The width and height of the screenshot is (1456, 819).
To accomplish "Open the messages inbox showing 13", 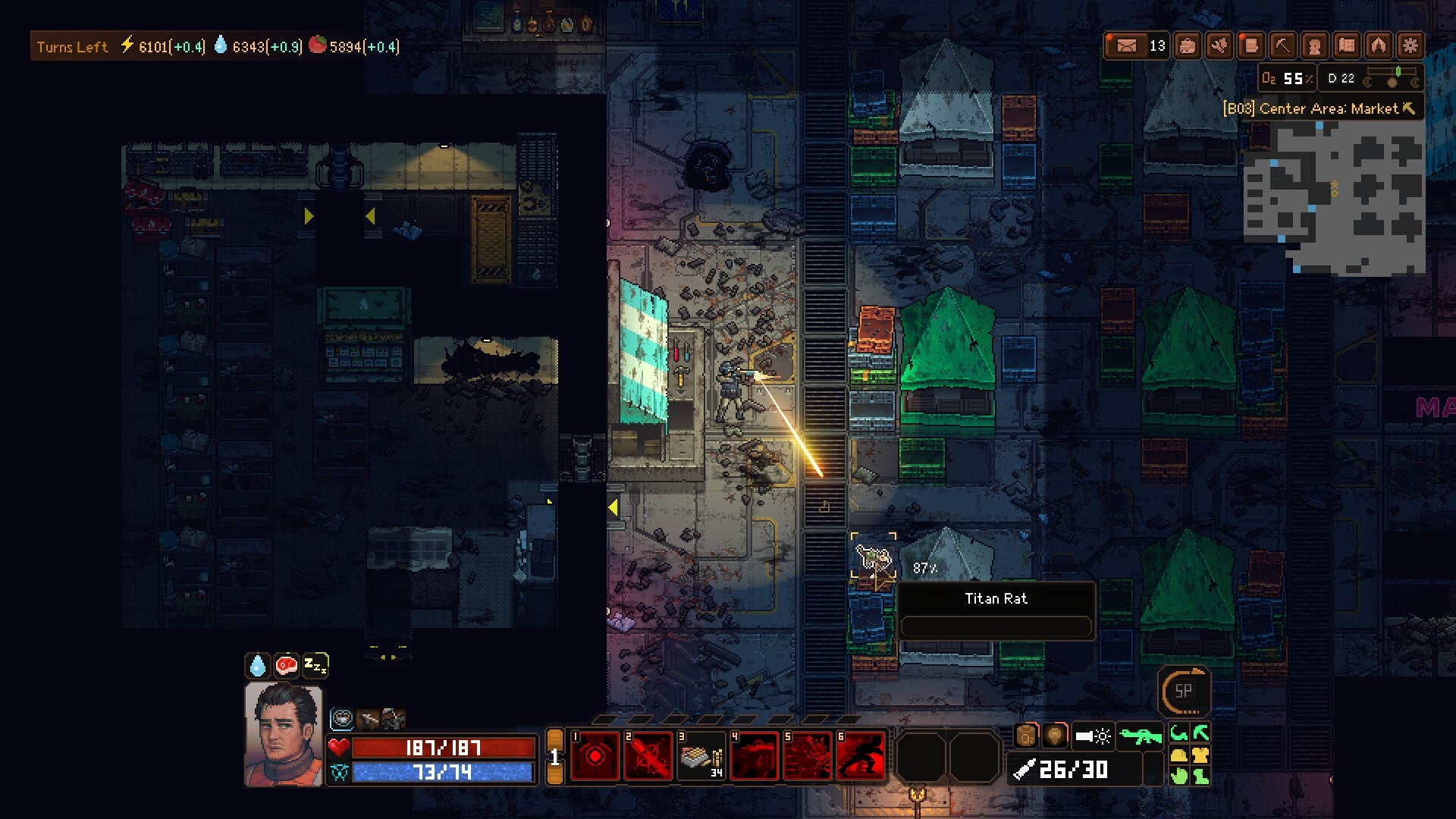I will [1130, 45].
